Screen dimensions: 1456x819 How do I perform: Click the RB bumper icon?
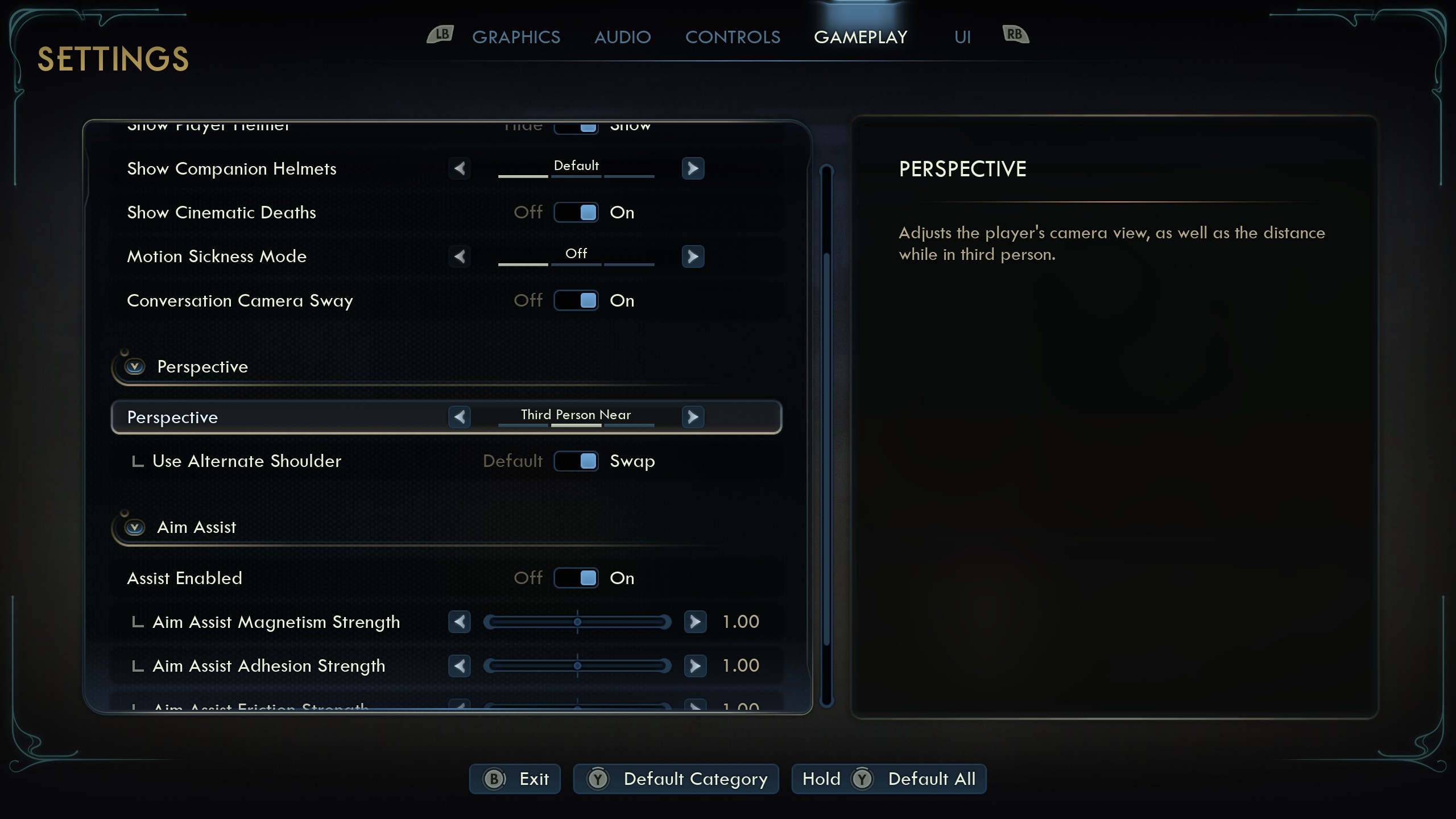1014,35
